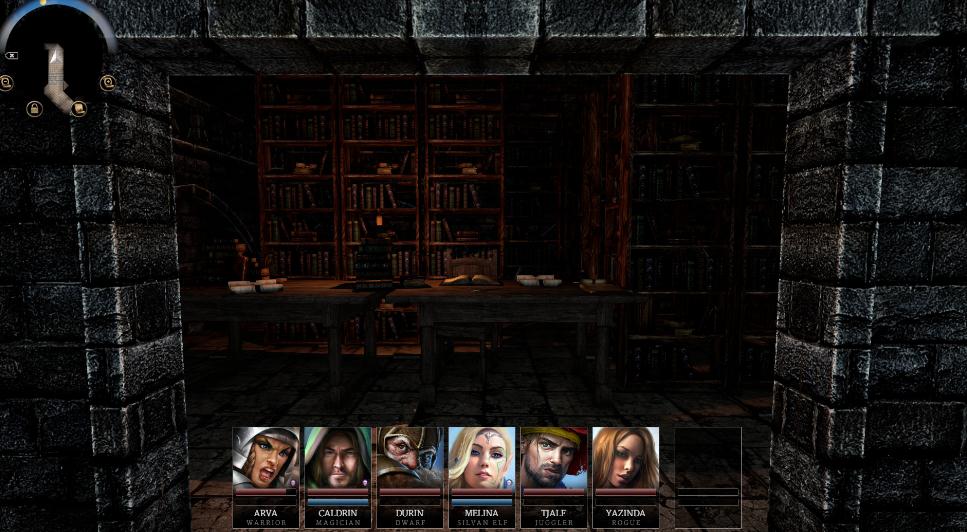Viewport: 967px width, 532px height.
Task: Zoom out the minimap with the minus magnifier
Action: [x=6, y=83]
